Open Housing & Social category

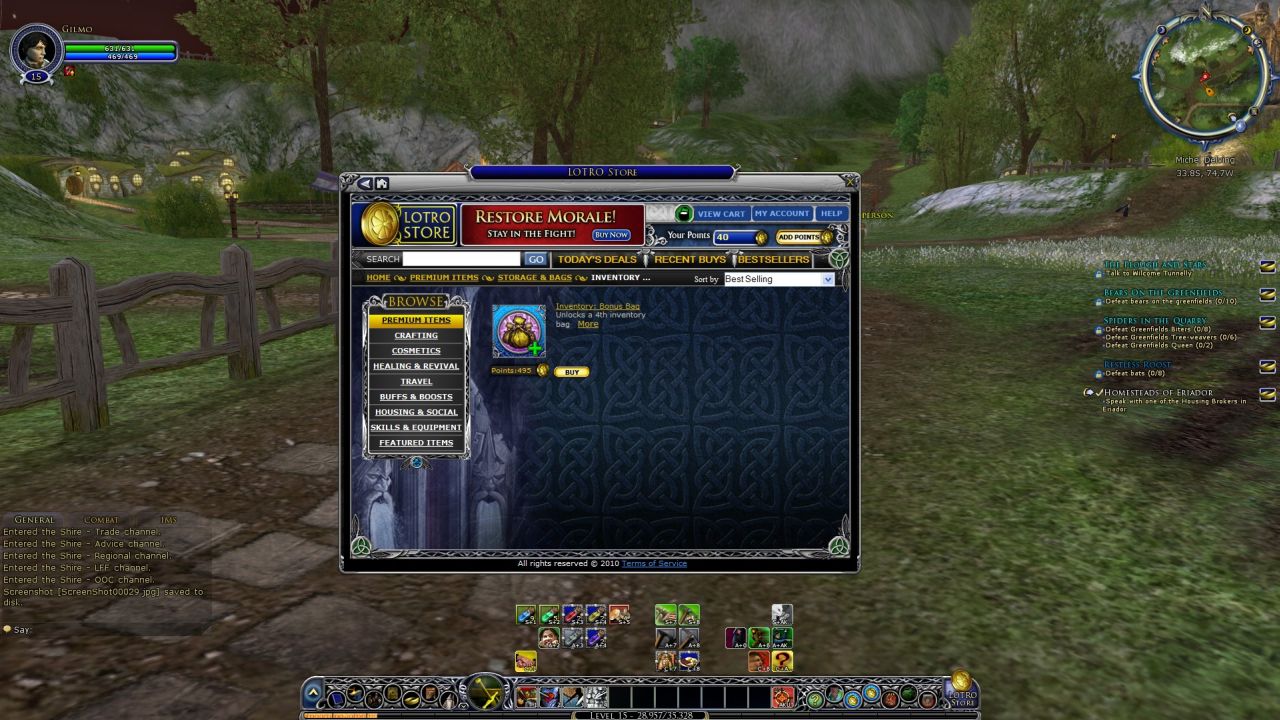[x=416, y=412]
